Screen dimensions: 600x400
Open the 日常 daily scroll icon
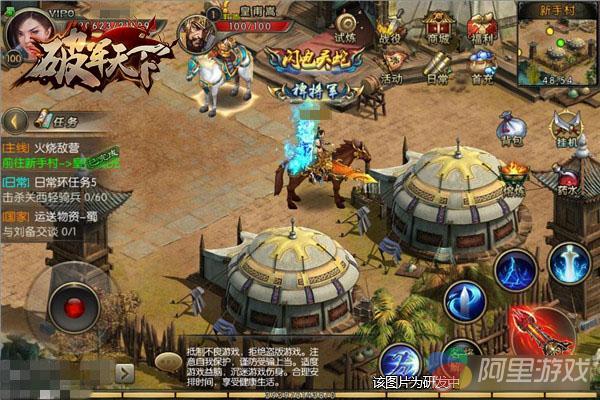(438, 66)
